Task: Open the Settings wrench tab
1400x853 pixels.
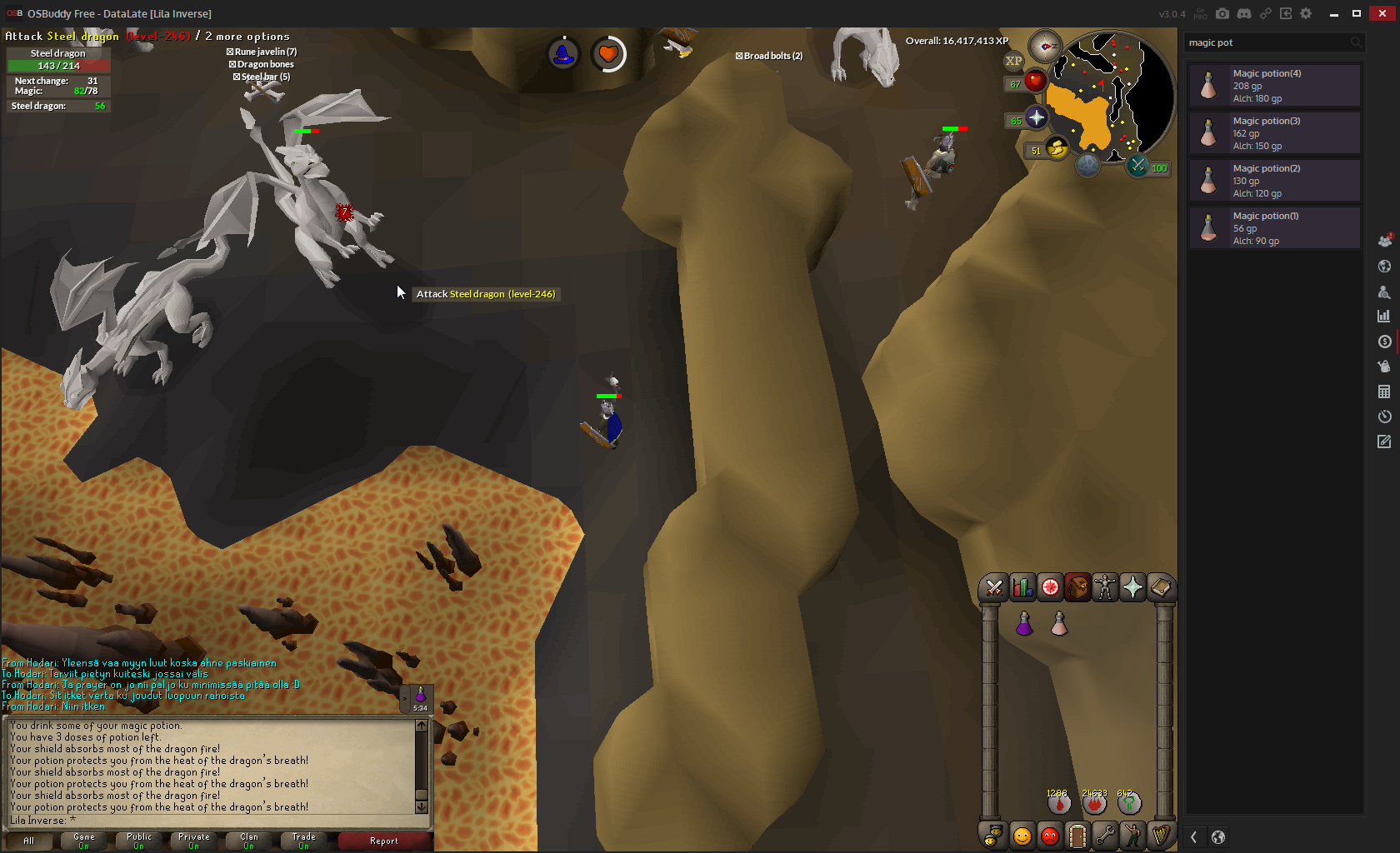Action: coord(1105,836)
